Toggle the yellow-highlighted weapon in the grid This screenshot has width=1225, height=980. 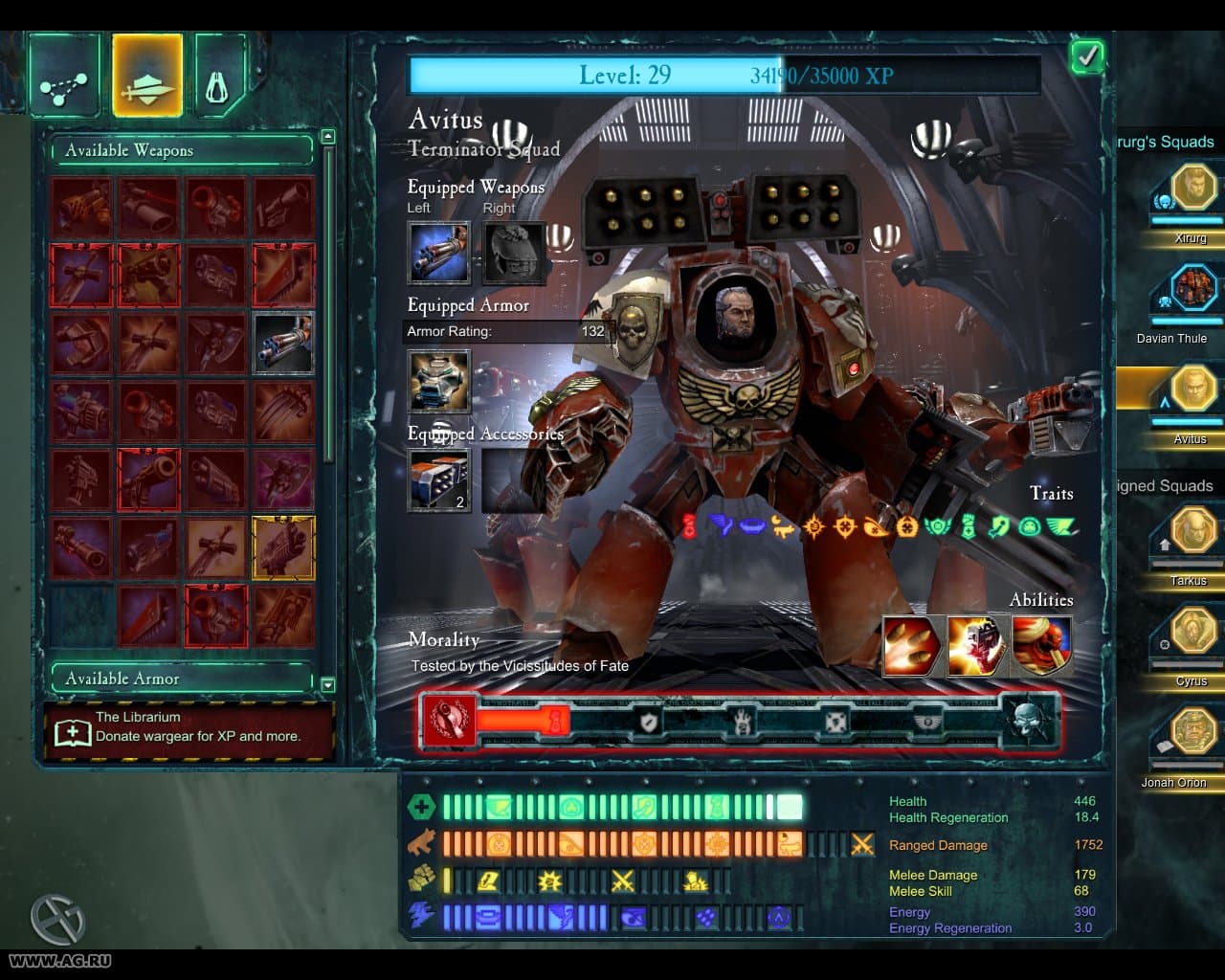(284, 547)
